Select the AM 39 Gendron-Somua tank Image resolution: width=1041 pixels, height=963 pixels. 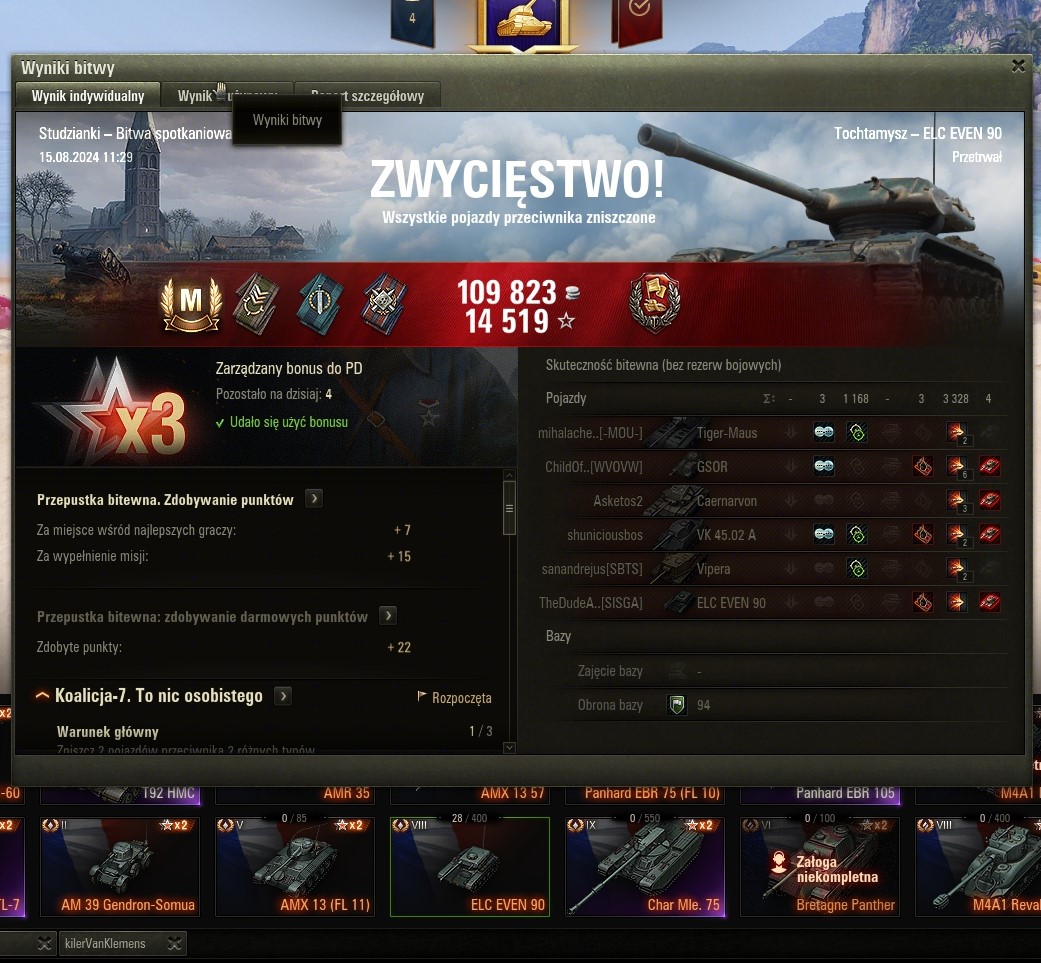(x=120, y=866)
